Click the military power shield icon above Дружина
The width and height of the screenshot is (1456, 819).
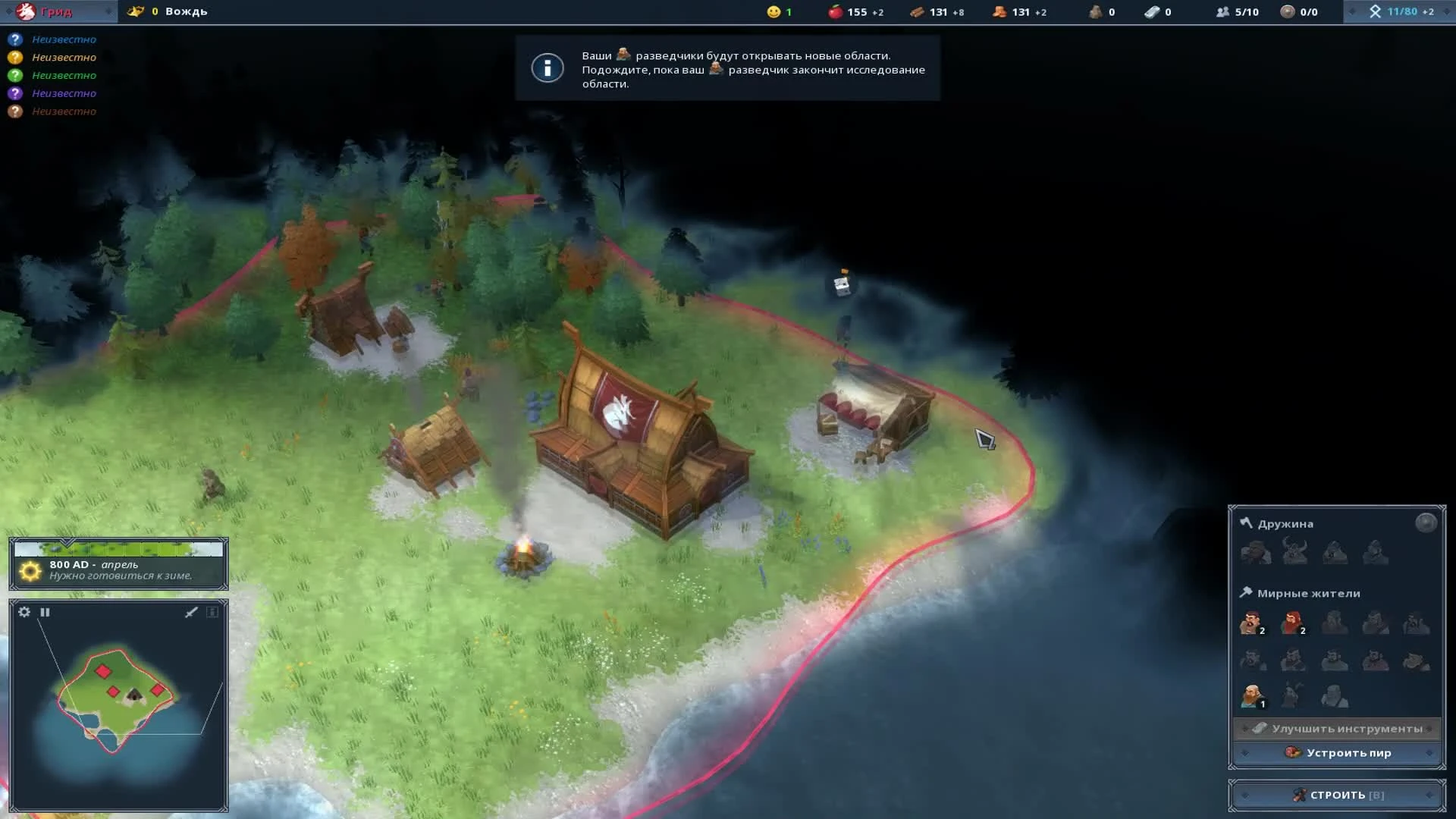1426,522
